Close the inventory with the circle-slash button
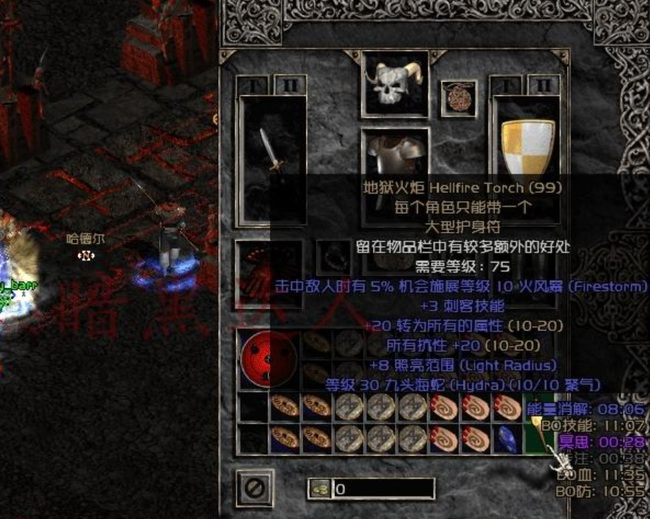 tap(255, 489)
